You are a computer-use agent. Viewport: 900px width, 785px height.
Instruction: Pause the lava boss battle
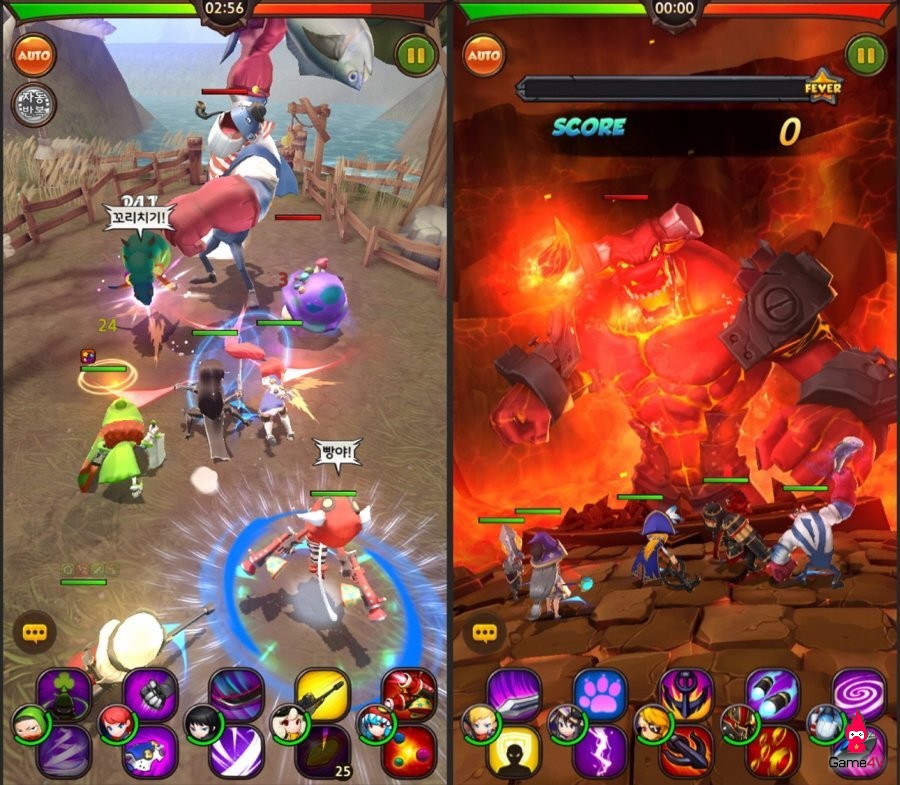coord(865,53)
